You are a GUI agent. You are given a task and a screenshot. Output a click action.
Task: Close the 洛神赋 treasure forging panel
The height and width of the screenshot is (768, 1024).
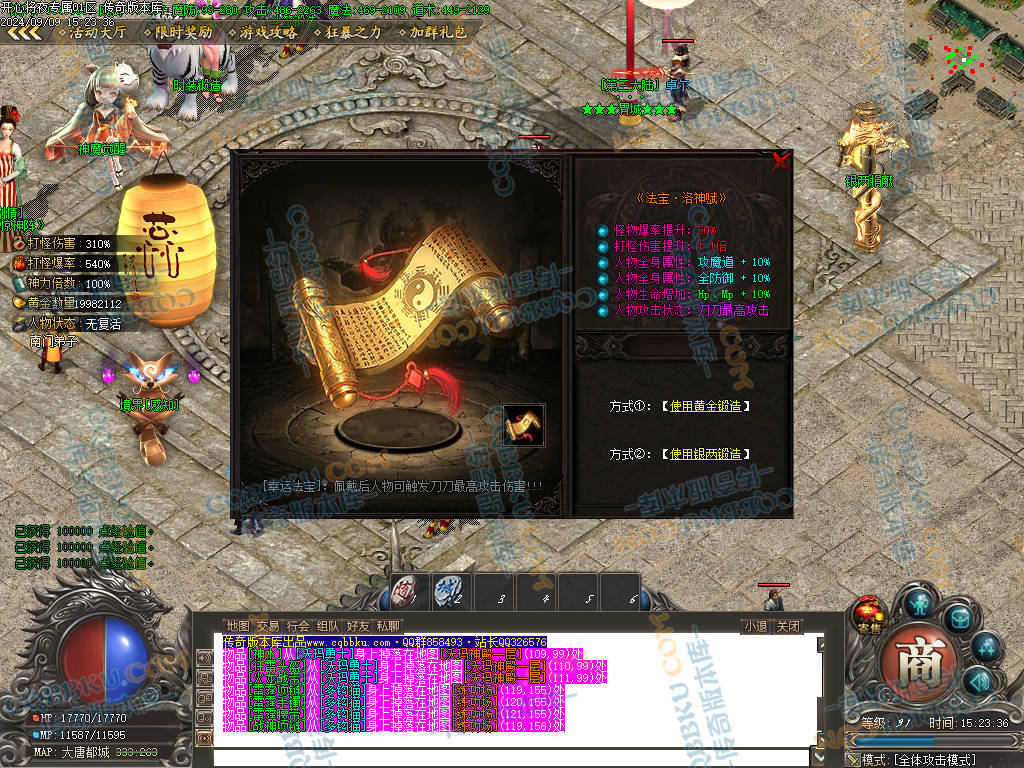[x=781, y=160]
